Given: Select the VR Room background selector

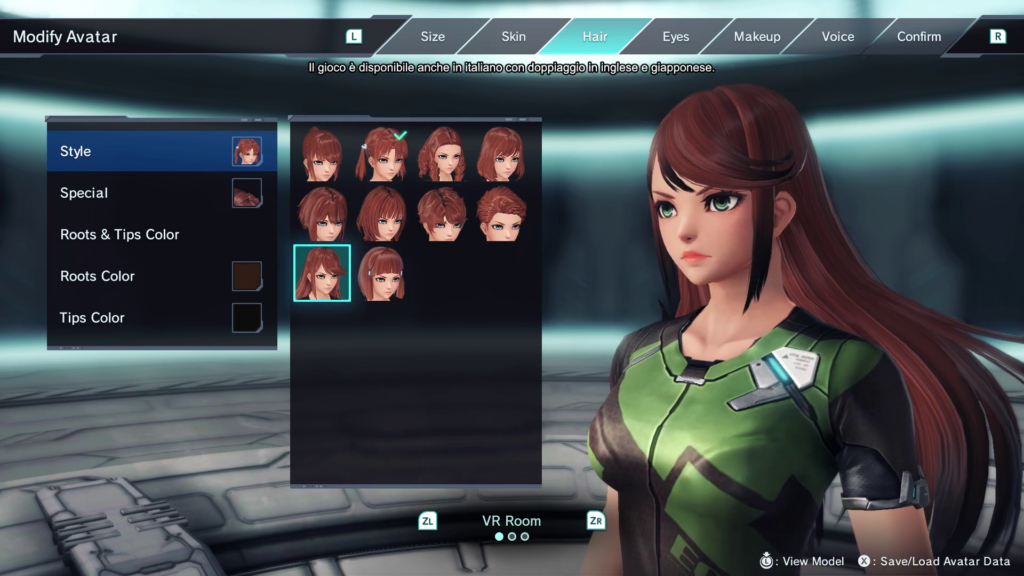Looking at the screenshot, I should pos(511,520).
